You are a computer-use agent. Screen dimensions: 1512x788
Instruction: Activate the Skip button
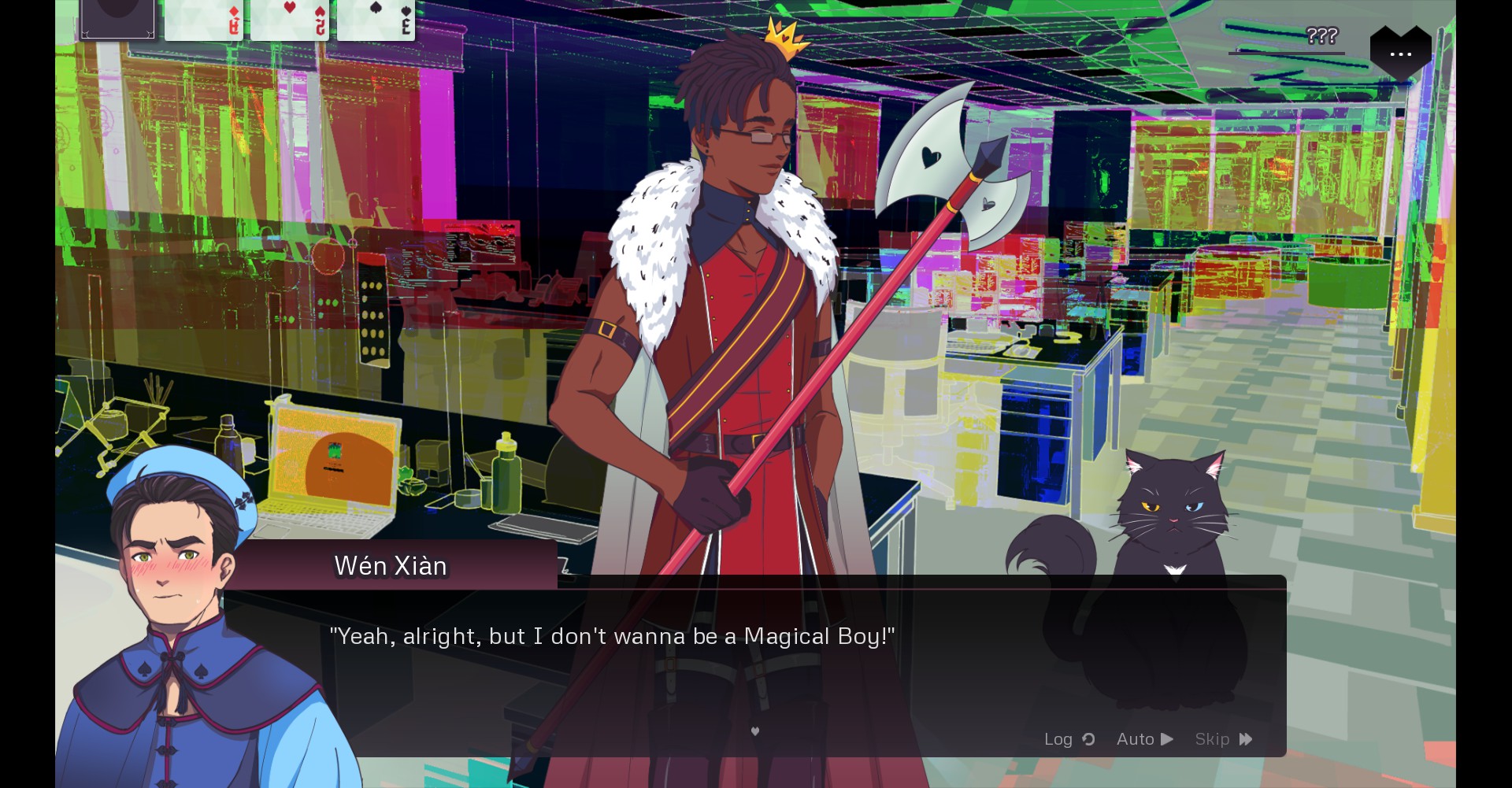pyautogui.click(x=1223, y=739)
